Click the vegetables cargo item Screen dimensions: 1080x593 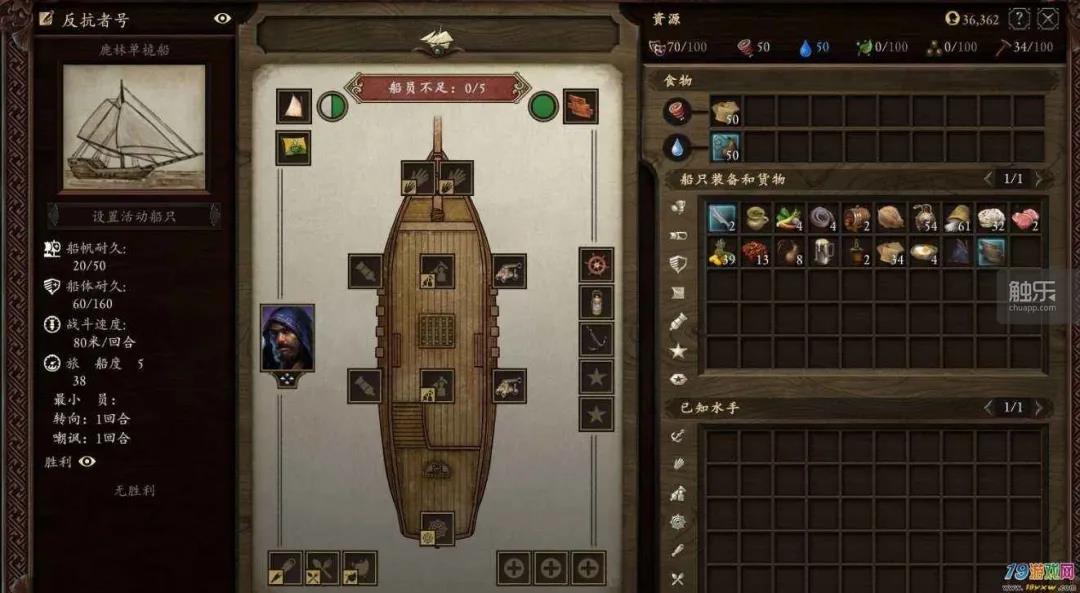click(789, 217)
